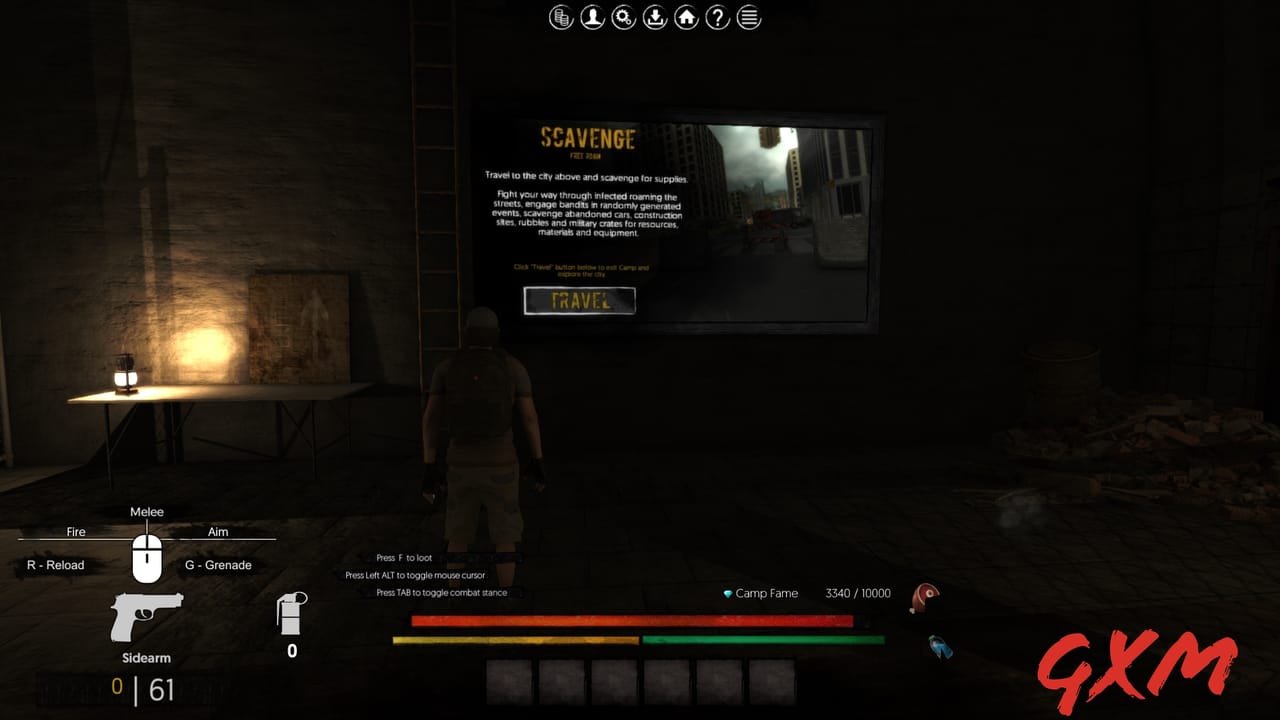Open the hamburger menu in the top bar
The height and width of the screenshot is (720, 1280).
click(x=748, y=17)
